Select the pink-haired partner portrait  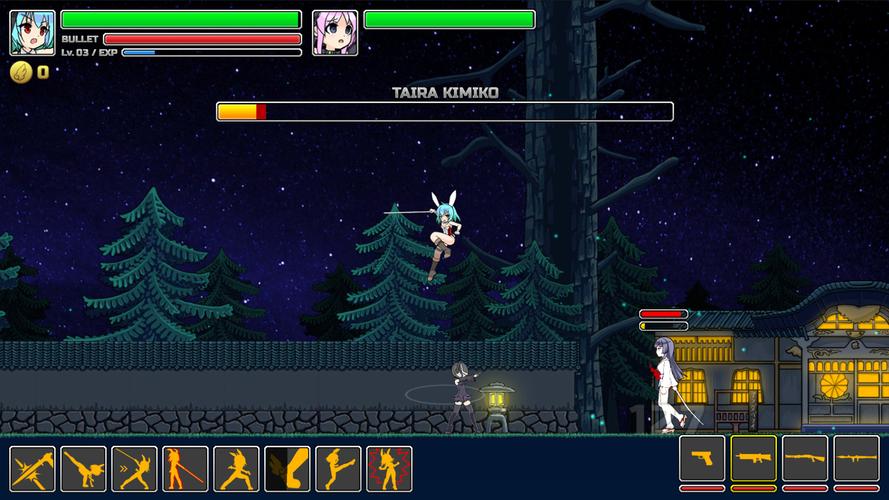click(x=335, y=33)
